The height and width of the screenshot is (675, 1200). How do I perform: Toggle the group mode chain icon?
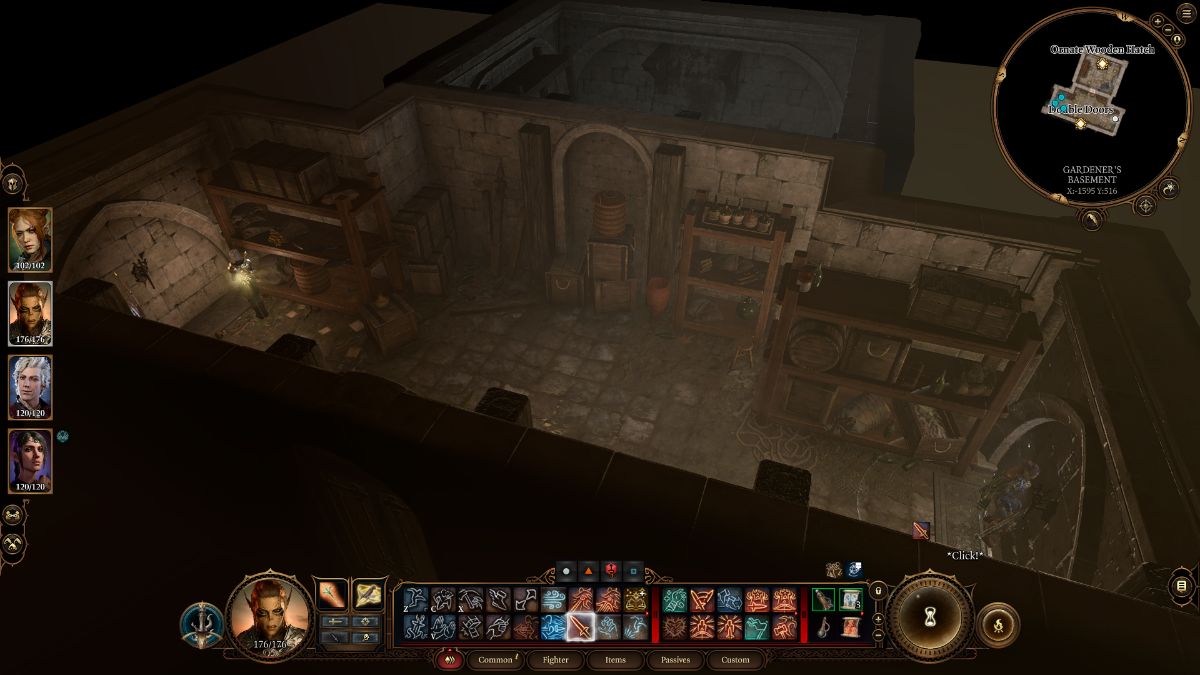(x=13, y=515)
